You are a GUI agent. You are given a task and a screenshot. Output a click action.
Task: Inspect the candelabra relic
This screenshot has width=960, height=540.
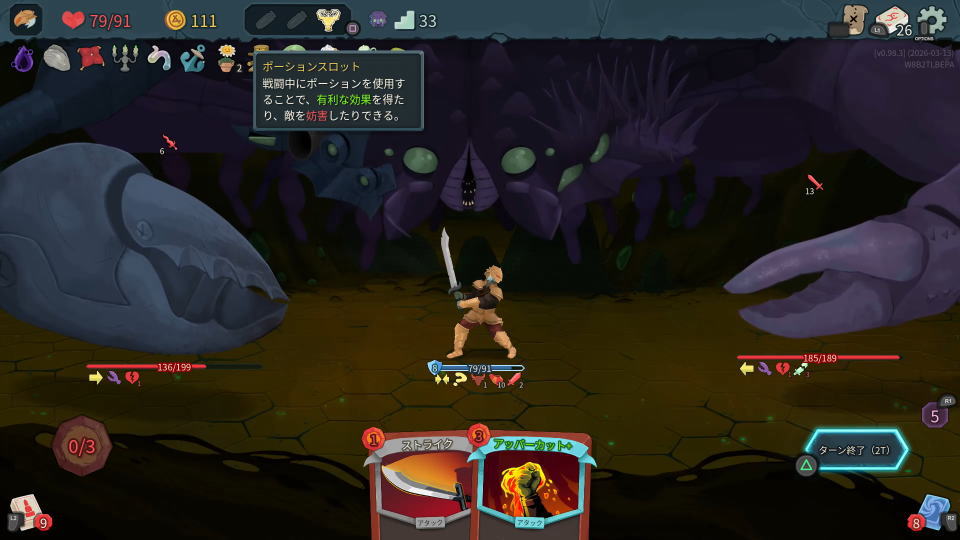[124, 58]
